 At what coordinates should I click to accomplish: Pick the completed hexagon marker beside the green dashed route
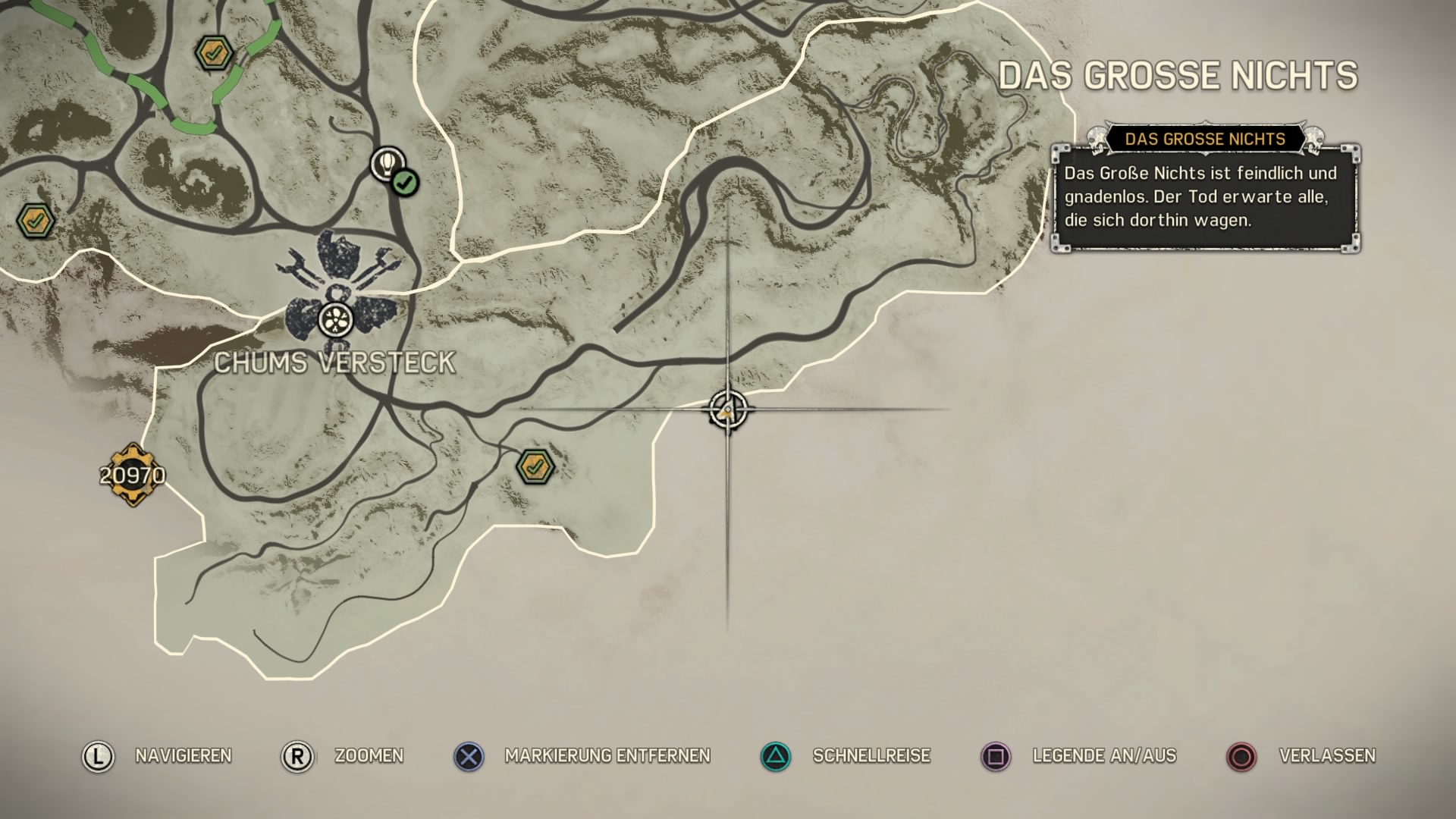point(213,53)
